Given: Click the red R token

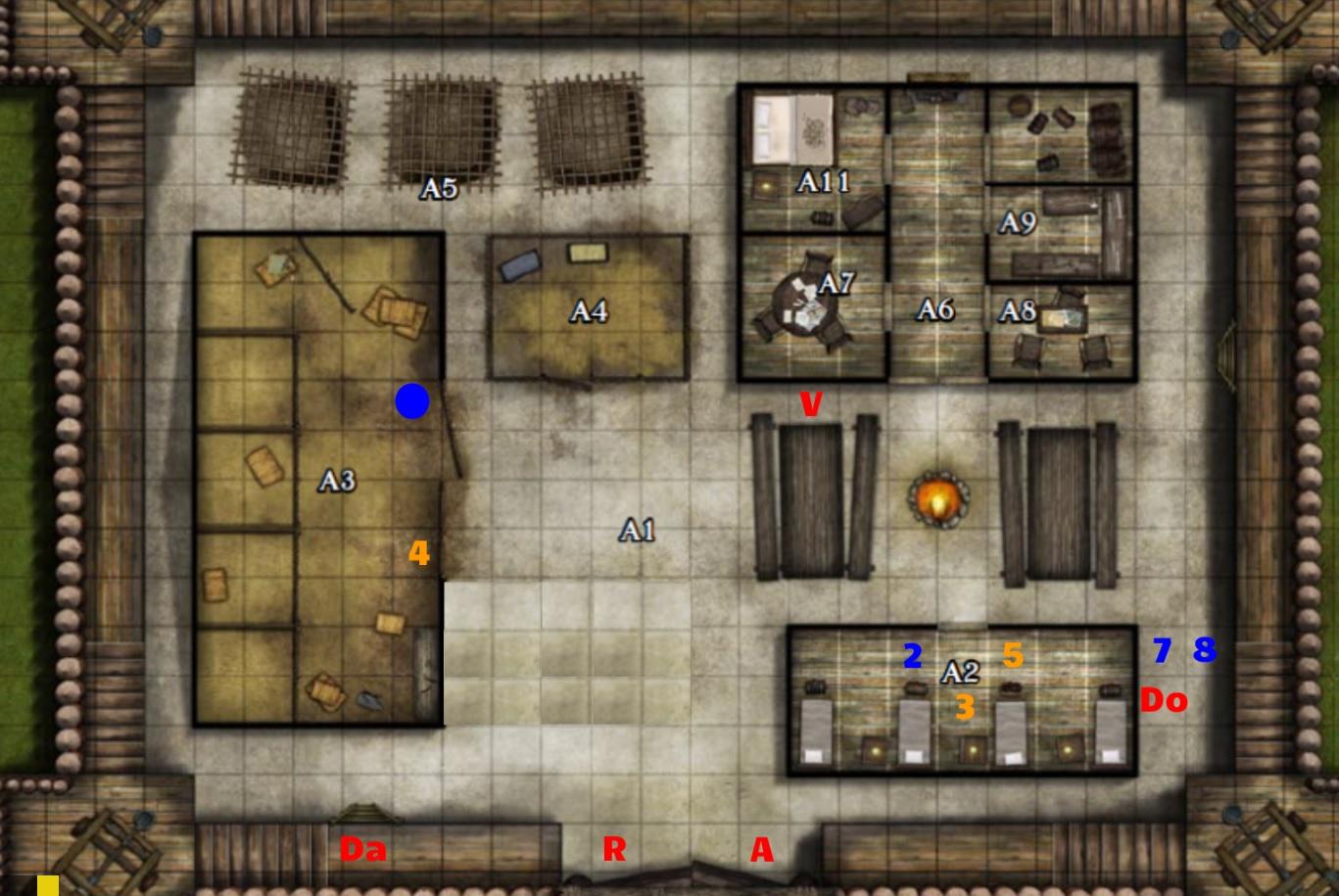Looking at the screenshot, I should pos(614,849).
